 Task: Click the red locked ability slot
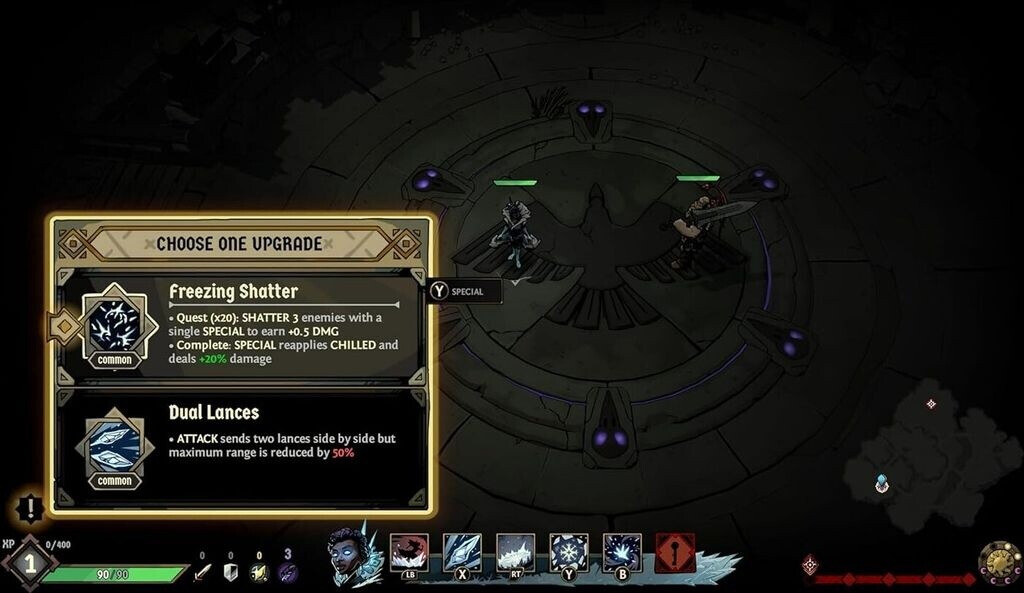coord(675,552)
